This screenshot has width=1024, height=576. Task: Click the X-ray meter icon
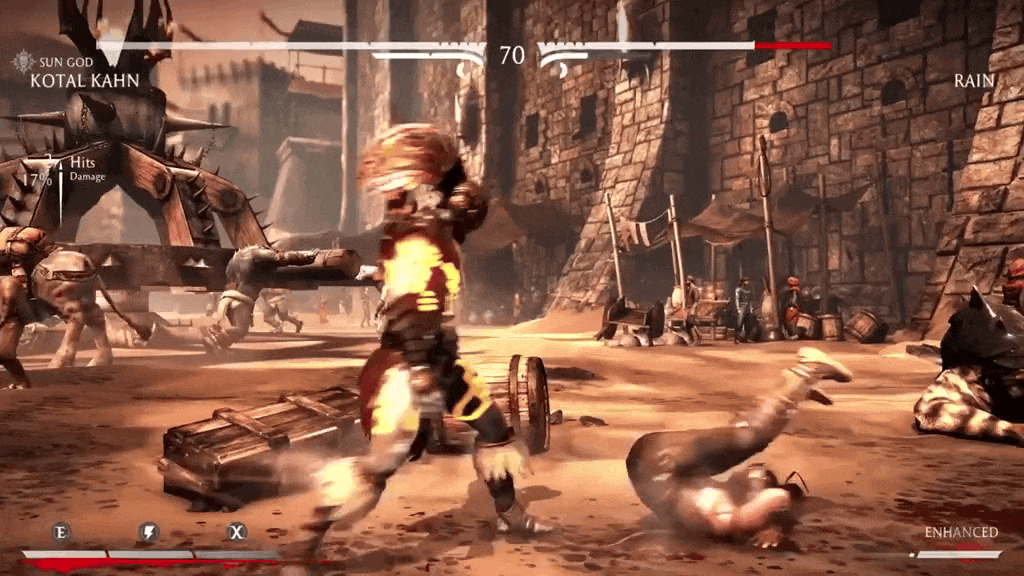point(237,532)
